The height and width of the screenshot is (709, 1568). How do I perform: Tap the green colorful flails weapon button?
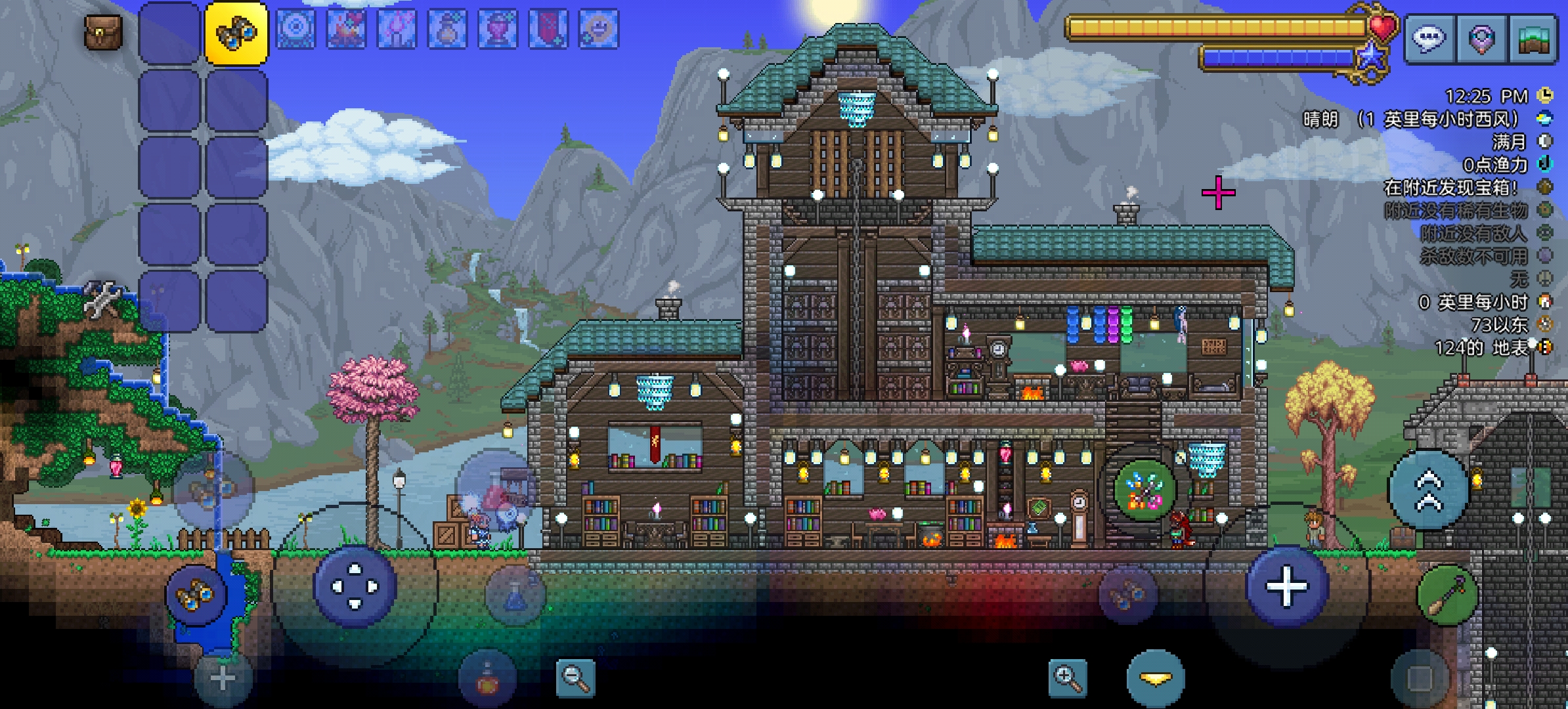(1144, 490)
